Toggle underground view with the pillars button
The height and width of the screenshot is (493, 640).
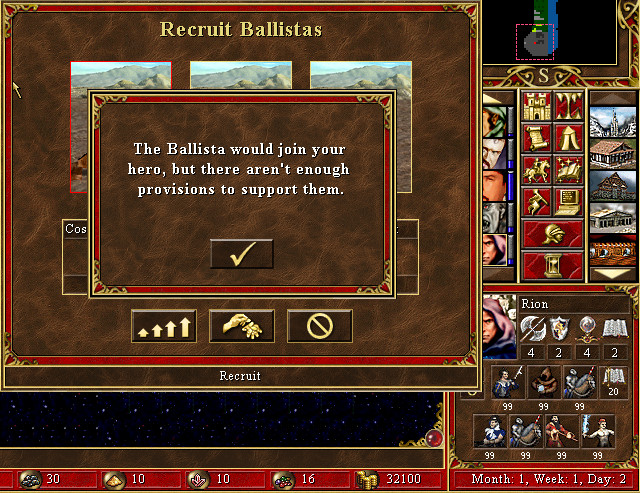(569, 106)
